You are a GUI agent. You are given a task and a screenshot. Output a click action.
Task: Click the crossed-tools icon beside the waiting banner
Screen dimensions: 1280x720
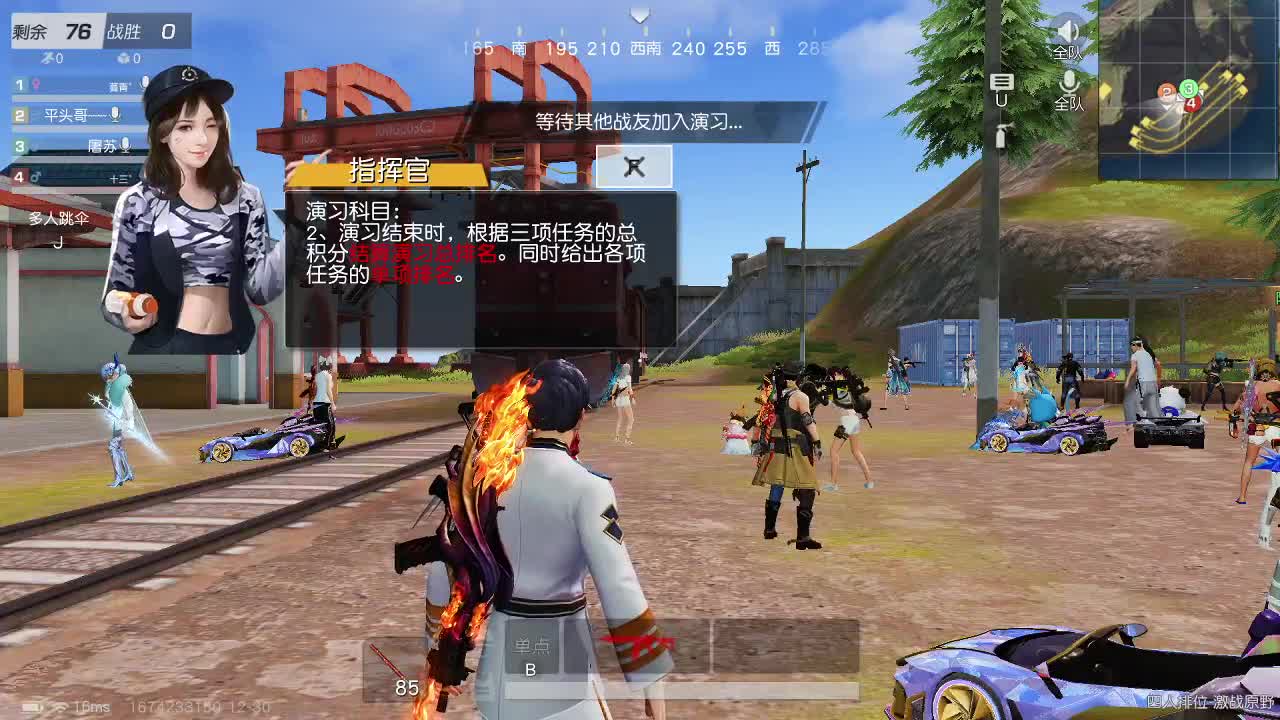633,167
